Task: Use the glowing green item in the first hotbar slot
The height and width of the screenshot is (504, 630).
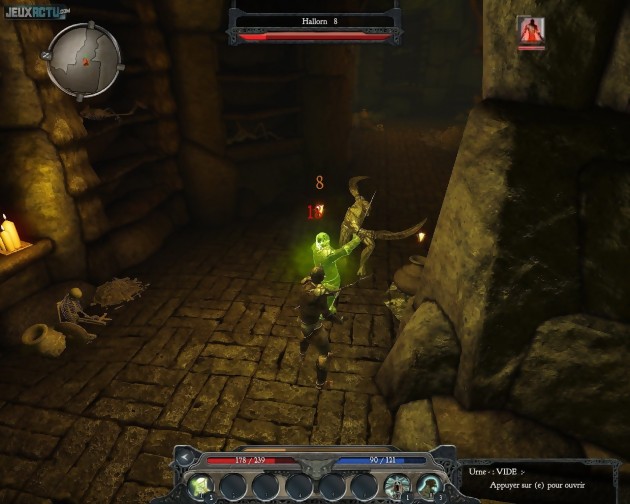Action: 198,485
